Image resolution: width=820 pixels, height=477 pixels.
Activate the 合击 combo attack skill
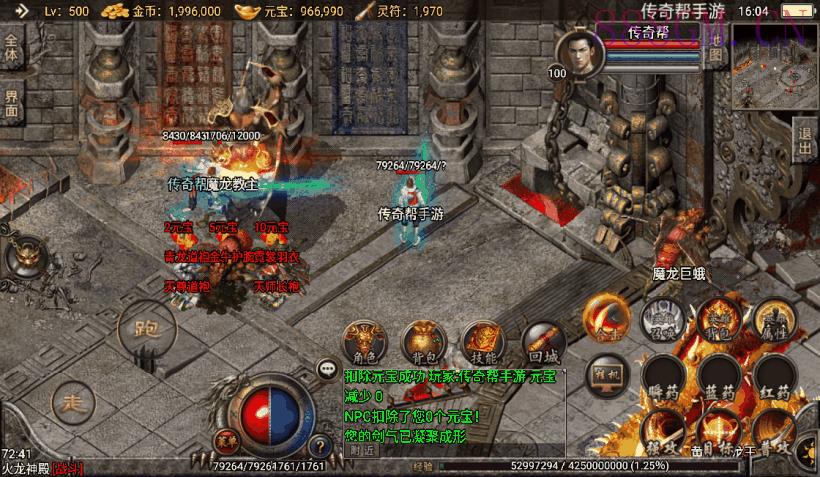604,319
